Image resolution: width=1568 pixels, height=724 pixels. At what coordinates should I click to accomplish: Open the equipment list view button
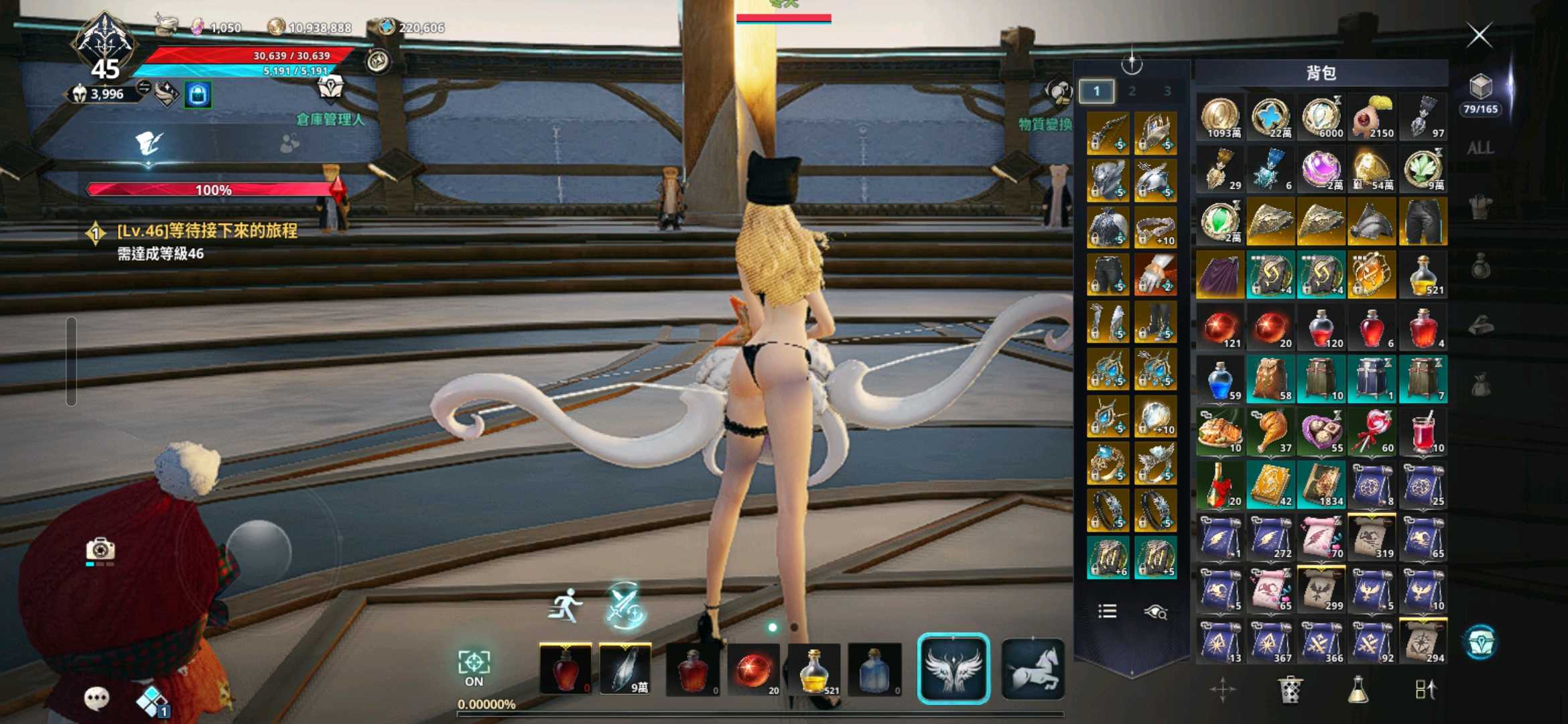tap(1107, 611)
